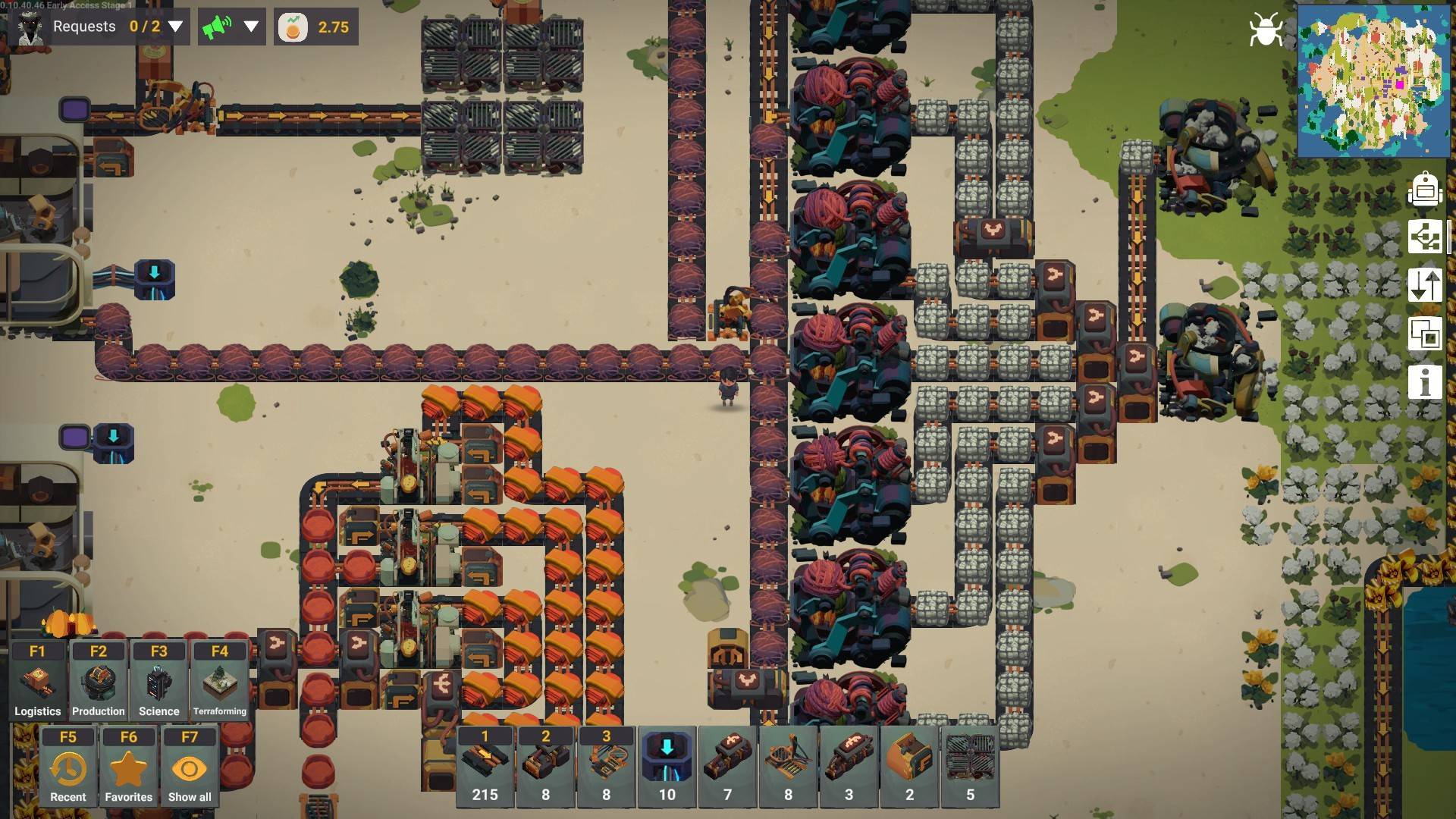1456x819 pixels.
Task: Expand the Requests dropdown
Action: (x=175, y=27)
